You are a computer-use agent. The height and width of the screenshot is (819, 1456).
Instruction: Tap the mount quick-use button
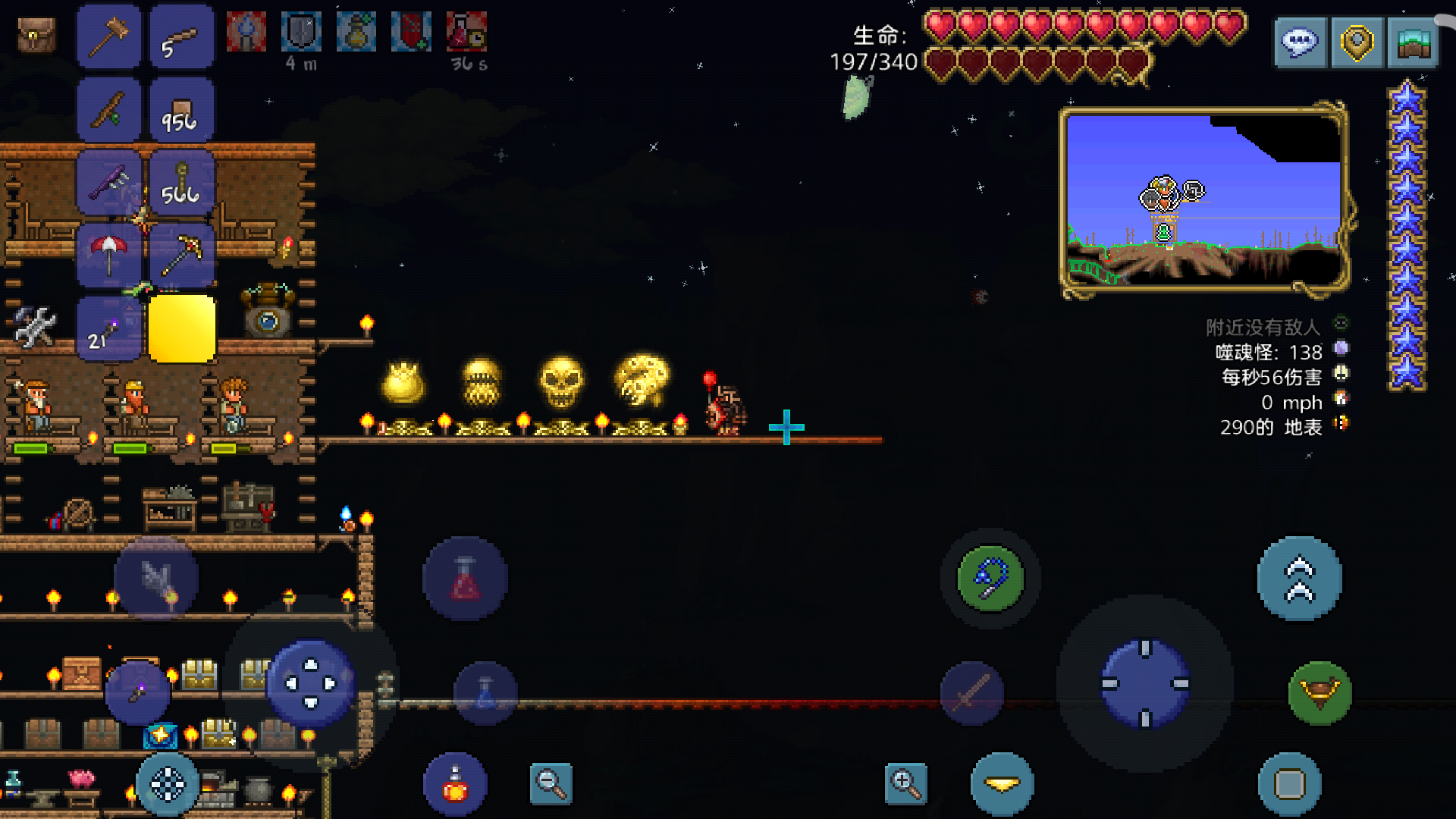click(x=1319, y=693)
